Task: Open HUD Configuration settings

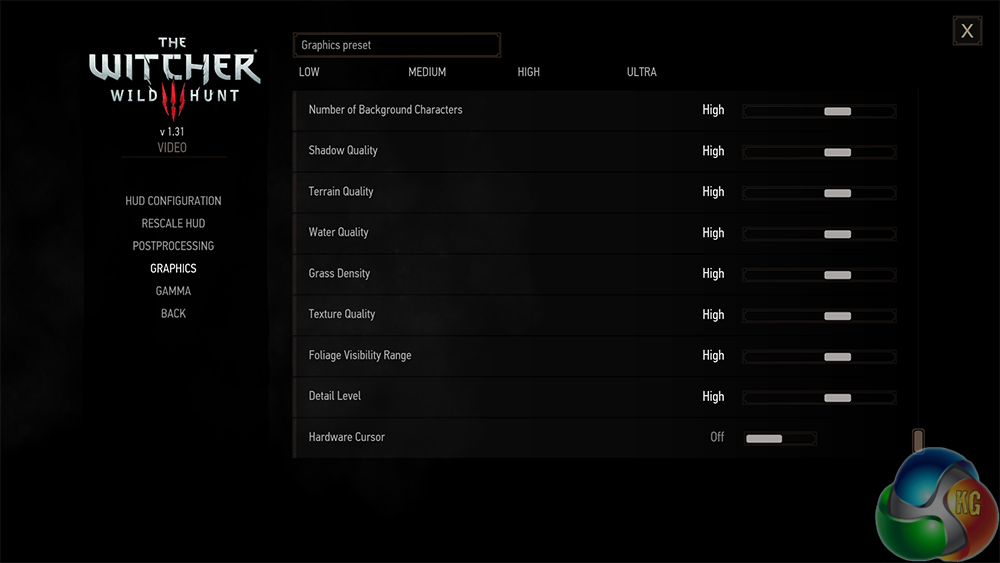Action: tap(173, 201)
